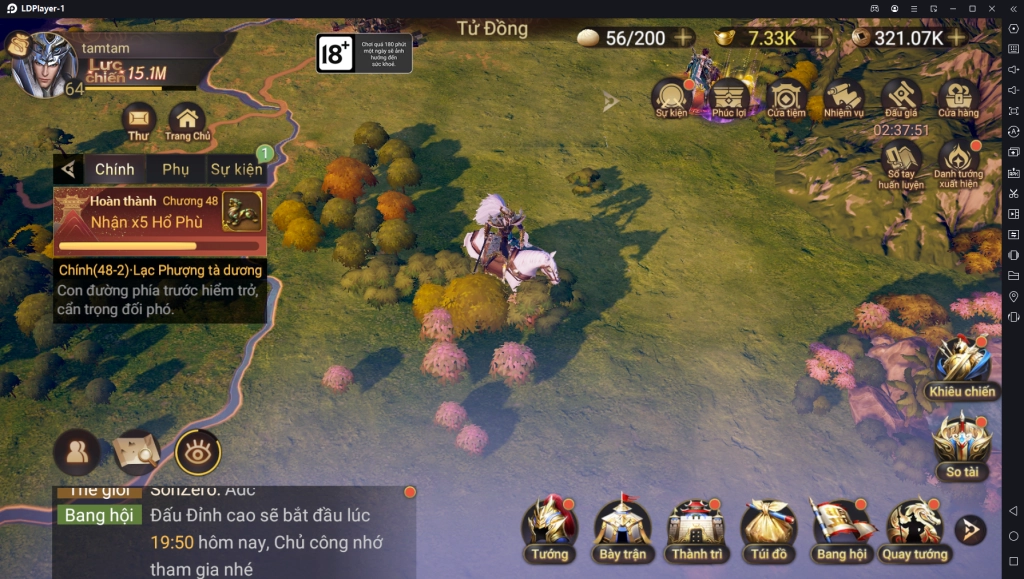Switch to the Phụ quest tab
Image resolution: width=1024 pixels, height=579 pixels.
[176, 169]
